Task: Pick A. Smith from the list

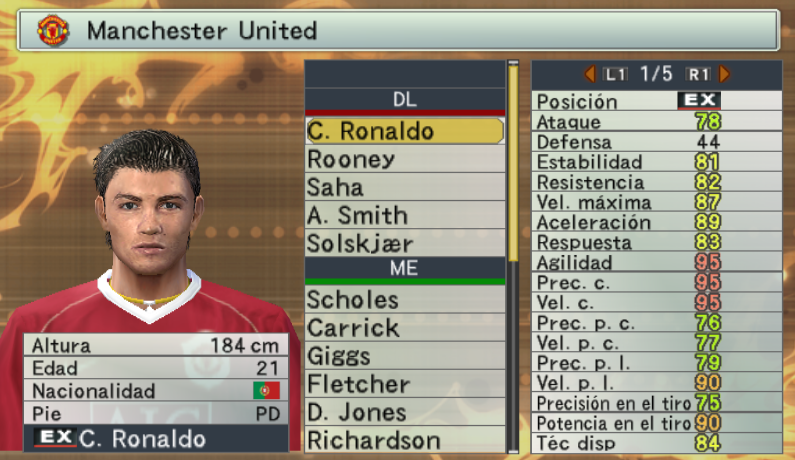Action: 404,215
